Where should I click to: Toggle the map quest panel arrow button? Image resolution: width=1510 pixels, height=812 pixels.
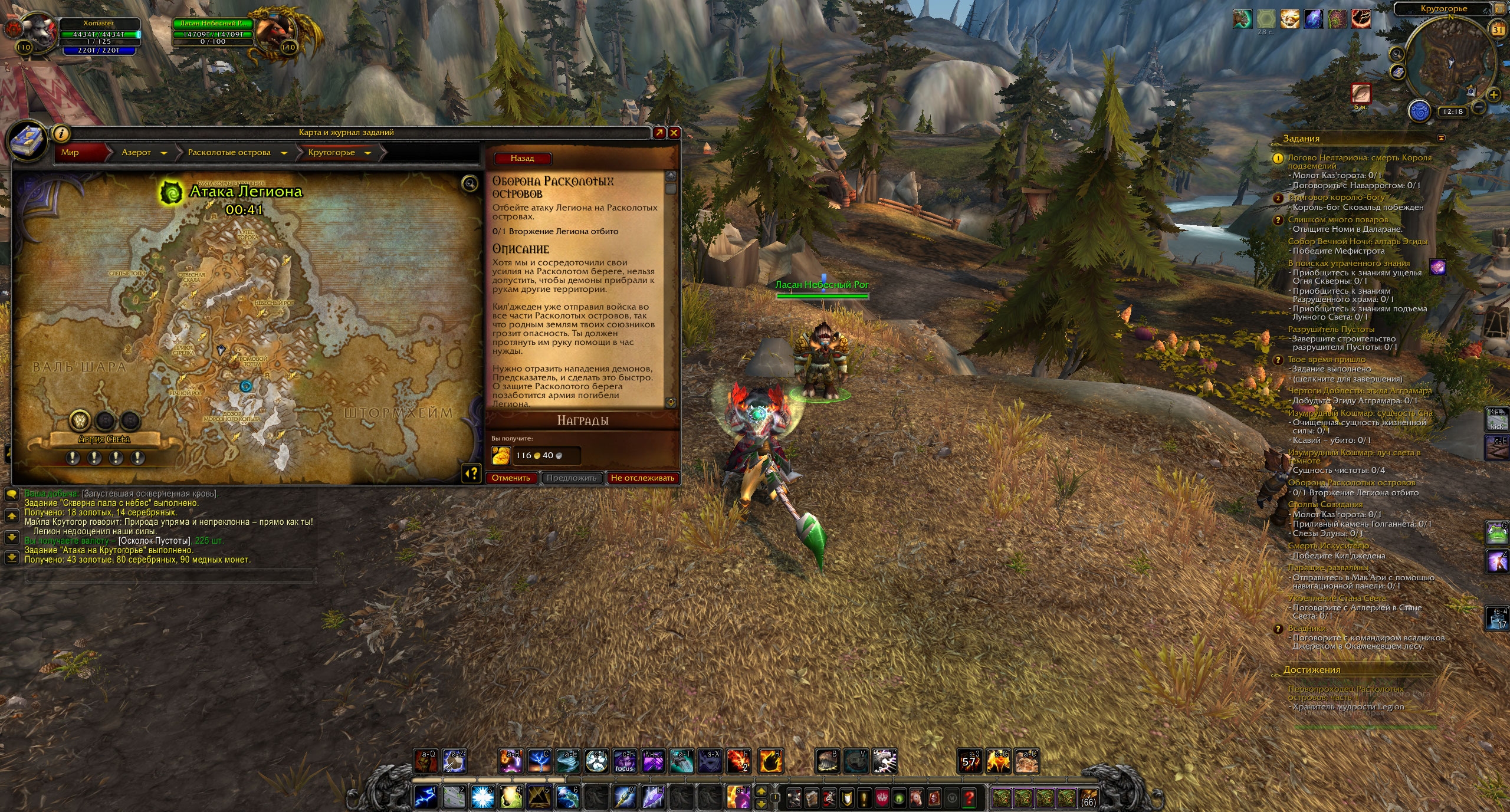click(x=471, y=473)
